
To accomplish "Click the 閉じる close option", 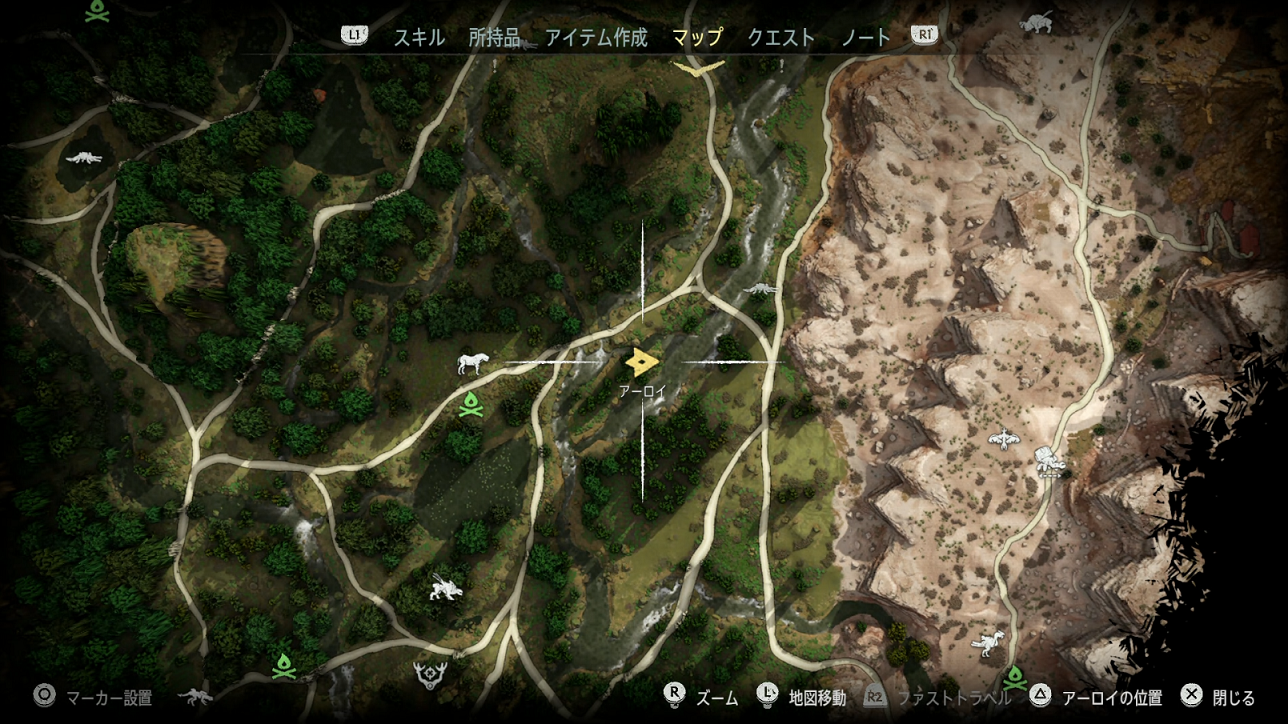I will (1218, 697).
